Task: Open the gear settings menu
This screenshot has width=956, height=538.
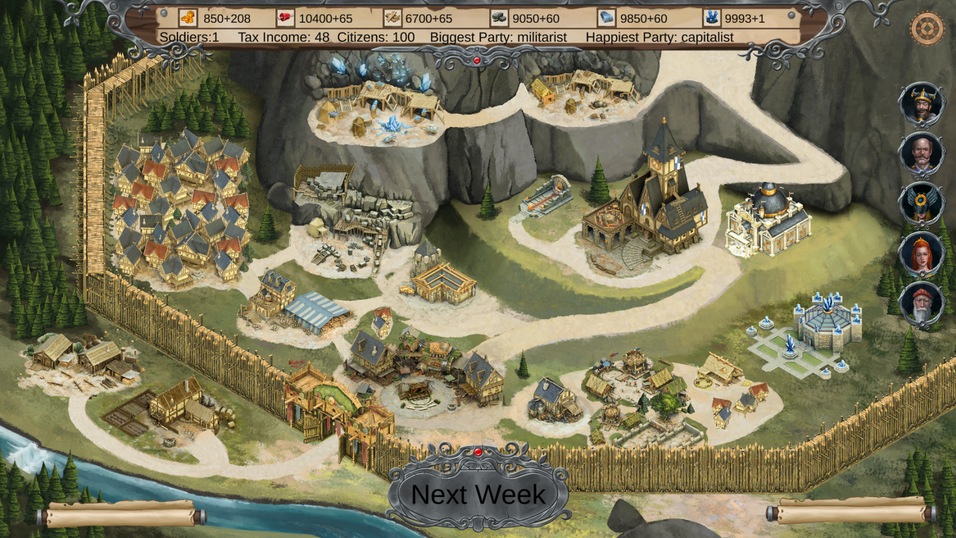Action: 927,28
